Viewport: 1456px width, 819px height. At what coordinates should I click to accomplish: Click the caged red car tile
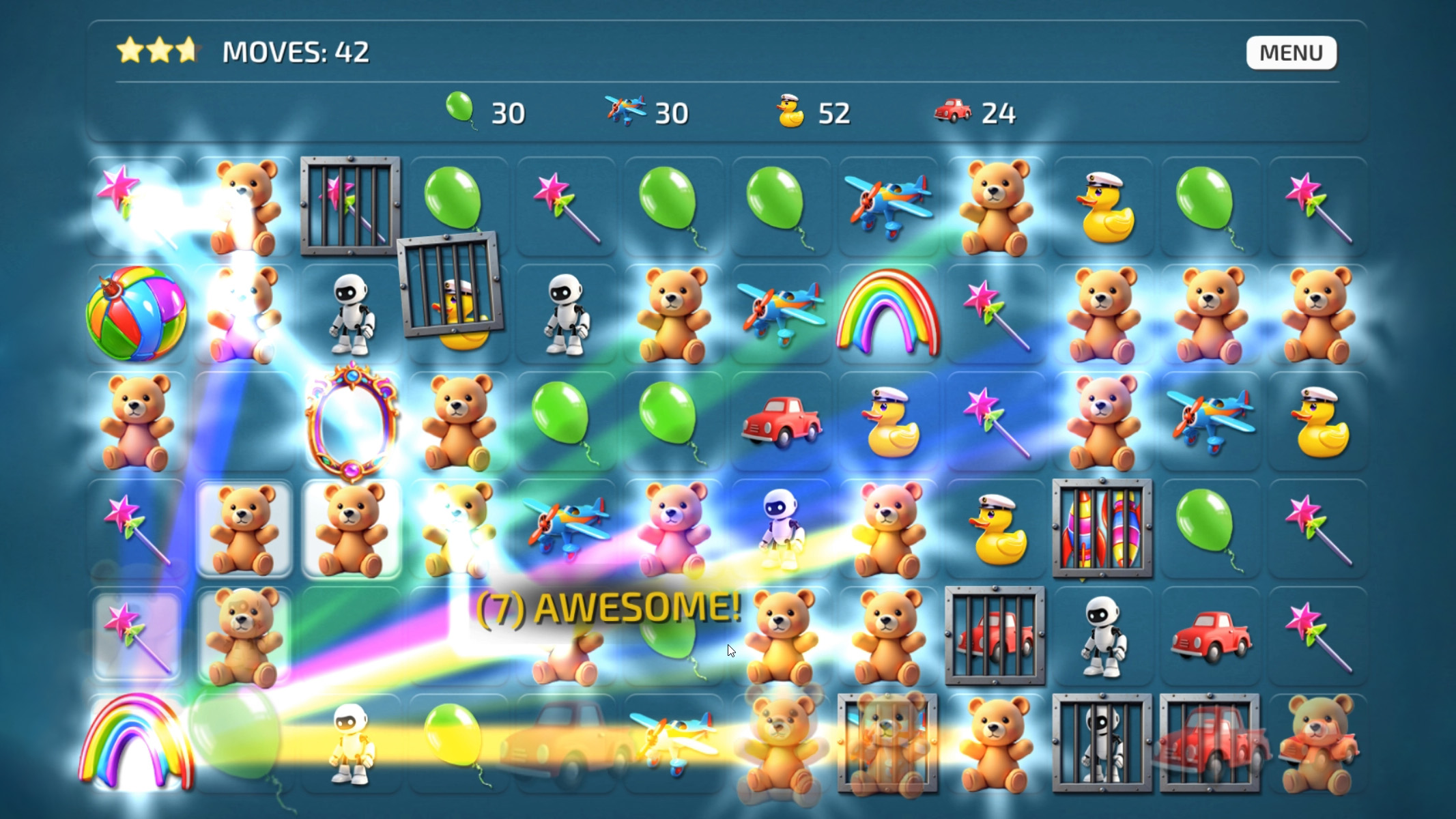pos(993,635)
